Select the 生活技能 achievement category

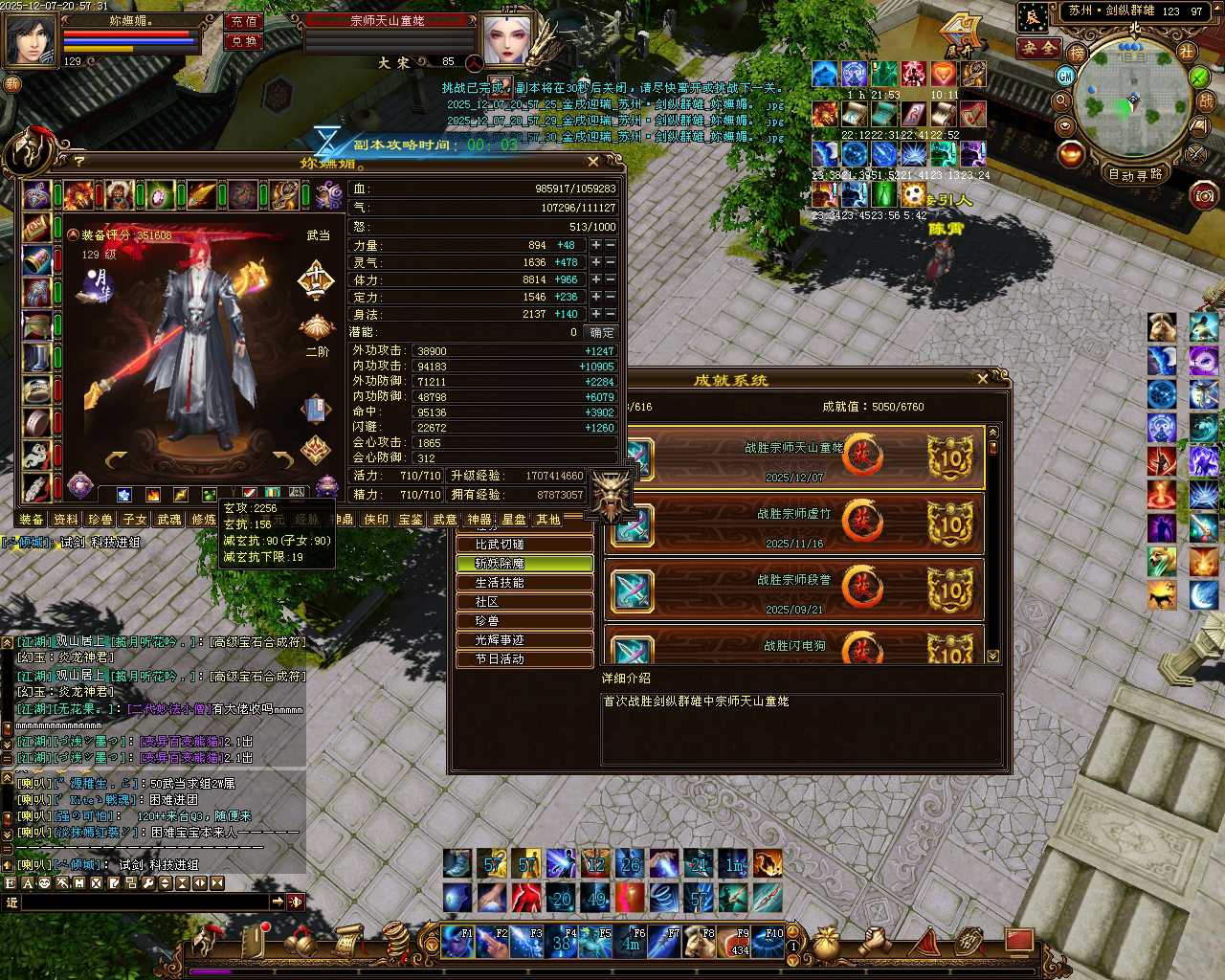click(524, 583)
